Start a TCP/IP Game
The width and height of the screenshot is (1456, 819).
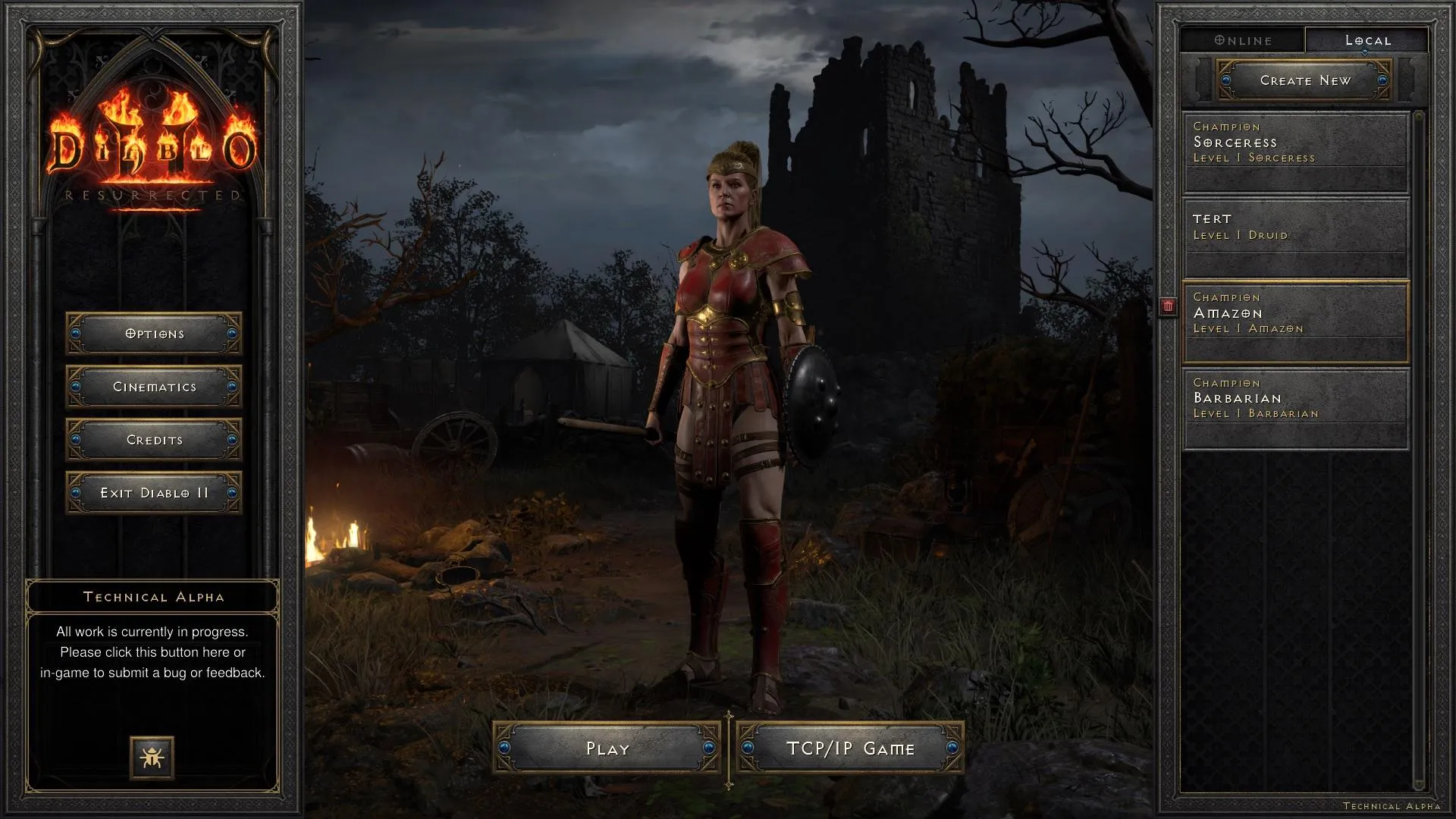coord(850,748)
